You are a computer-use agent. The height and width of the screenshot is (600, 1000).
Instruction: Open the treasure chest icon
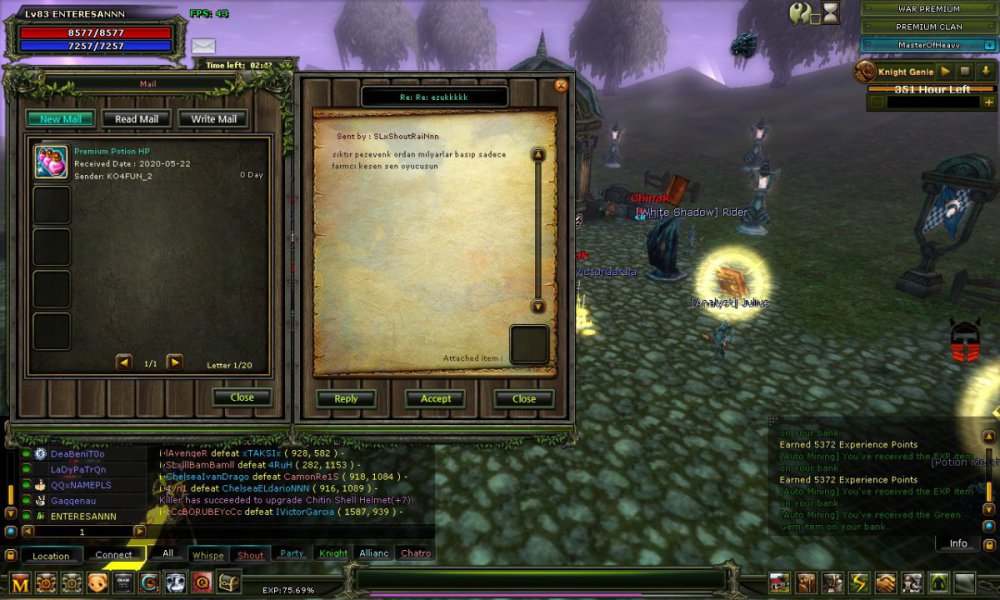[229, 582]
